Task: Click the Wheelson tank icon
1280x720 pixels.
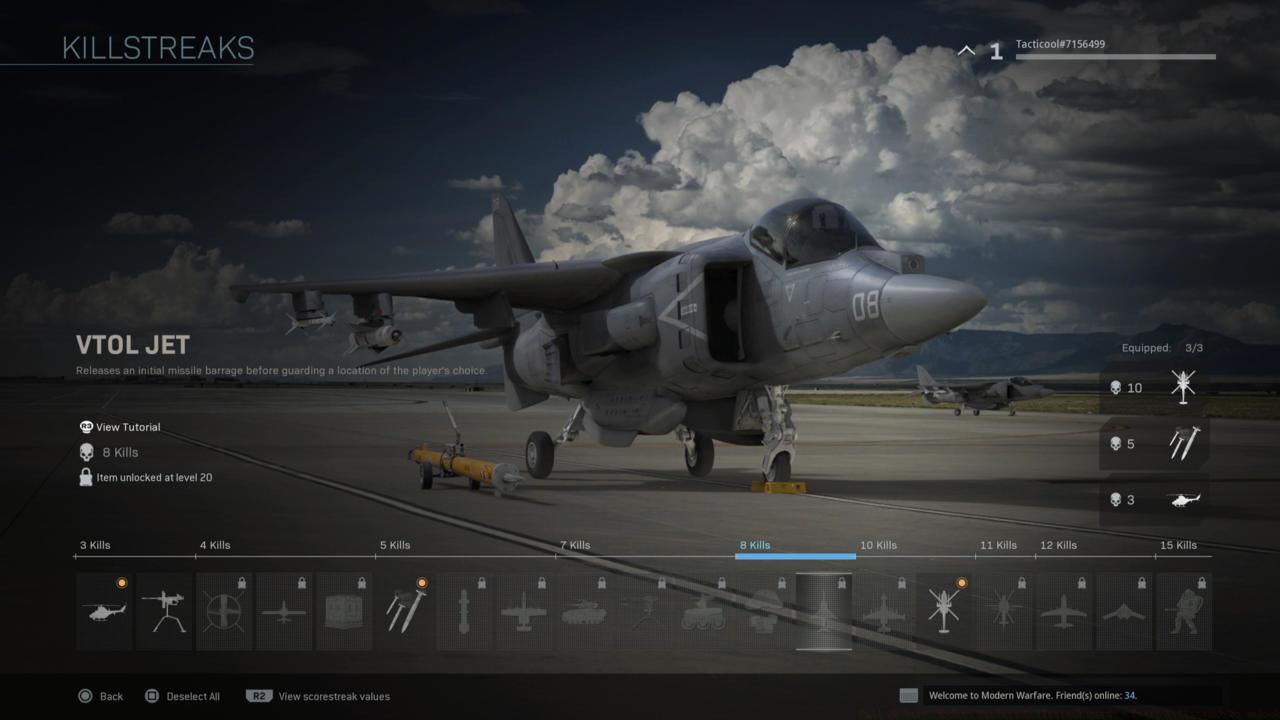Action: point(584,610)
